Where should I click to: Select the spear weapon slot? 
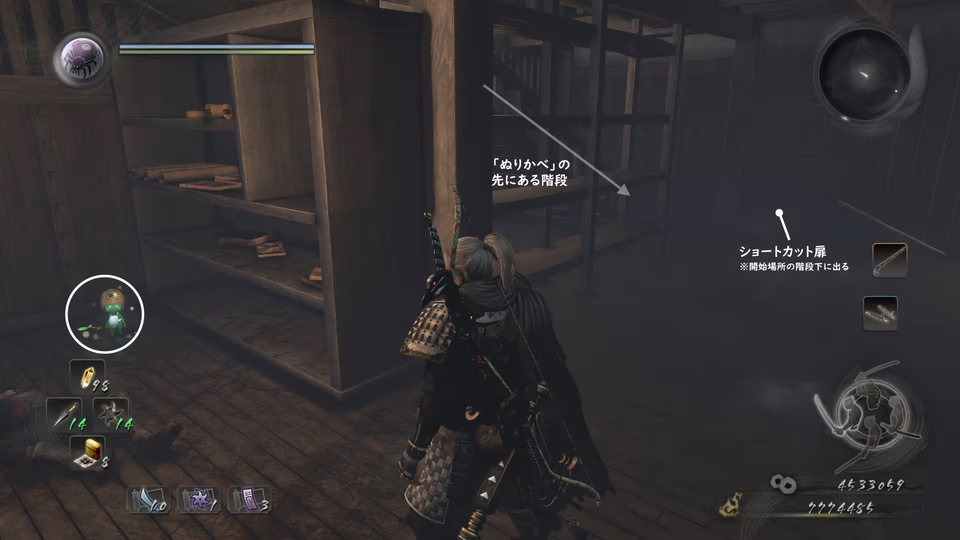pyautogui.click(x=889, y=260)
